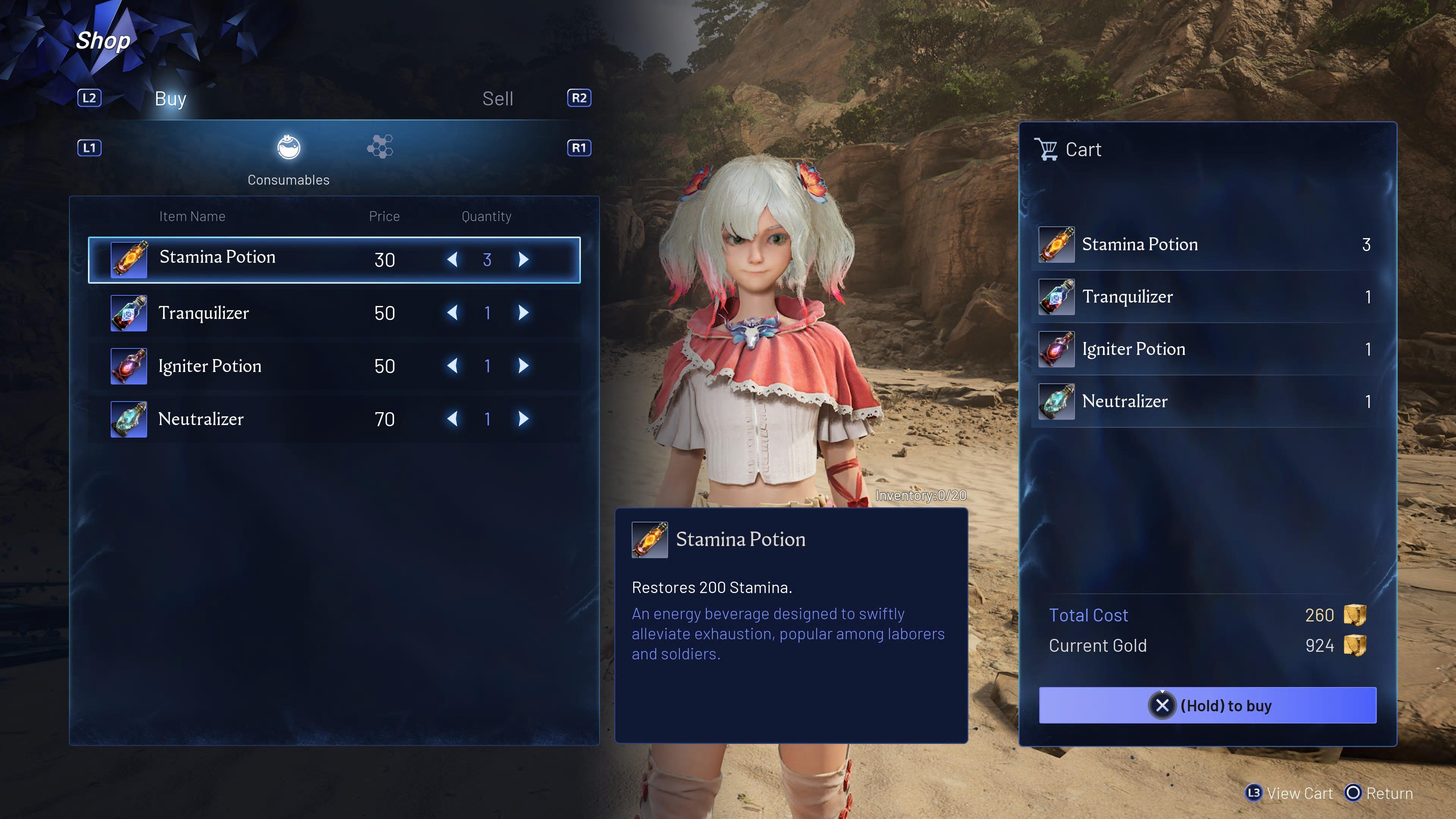The image size is (1456, 819).
Task: Switch to the materials category icon
Action: coord(380,147)
